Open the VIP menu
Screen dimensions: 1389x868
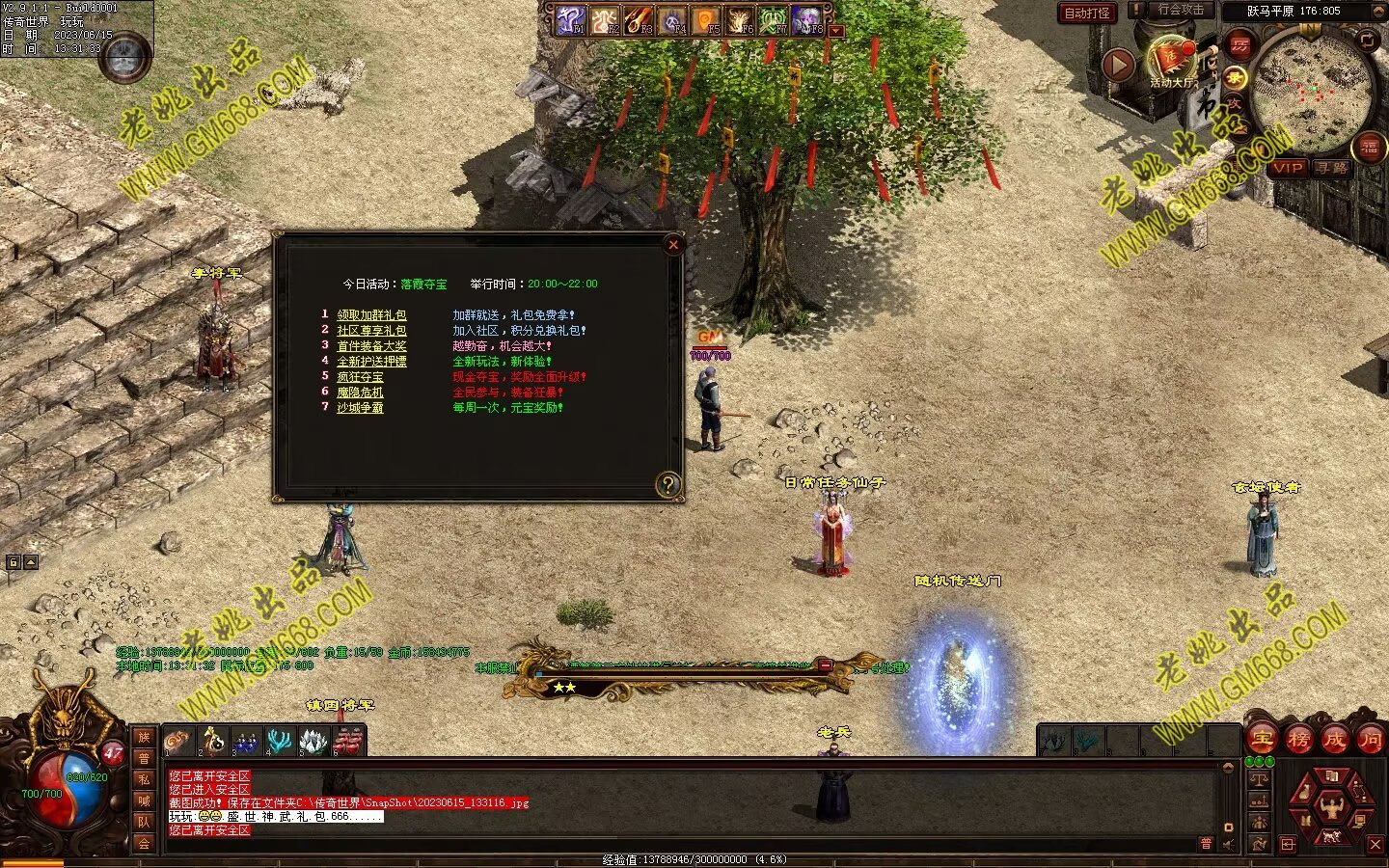pyautogui.click(x=1287, y=168)
